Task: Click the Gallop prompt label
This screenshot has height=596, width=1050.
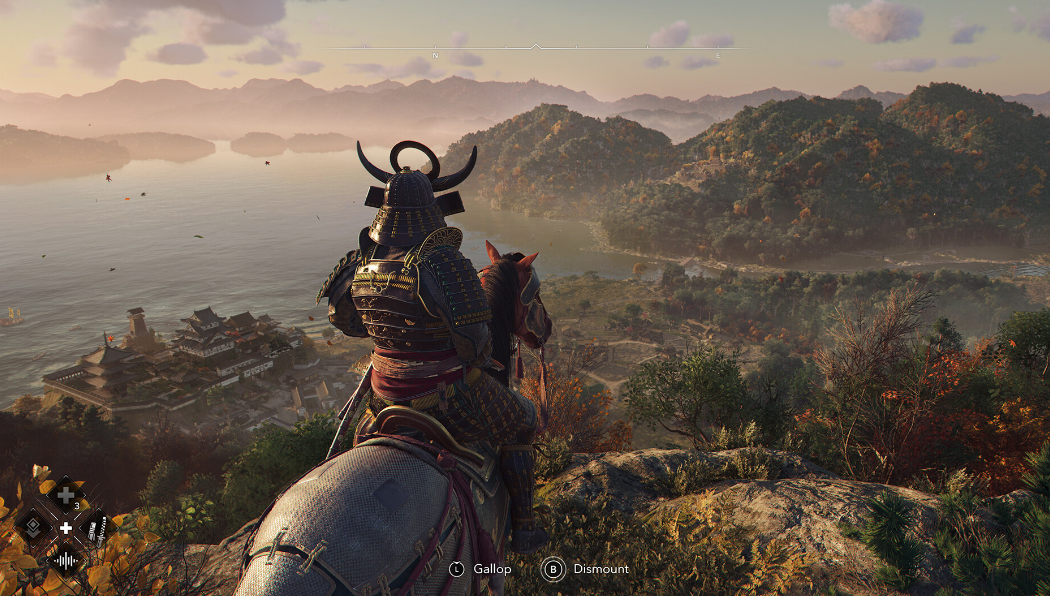Action: [x=492, y=569]
